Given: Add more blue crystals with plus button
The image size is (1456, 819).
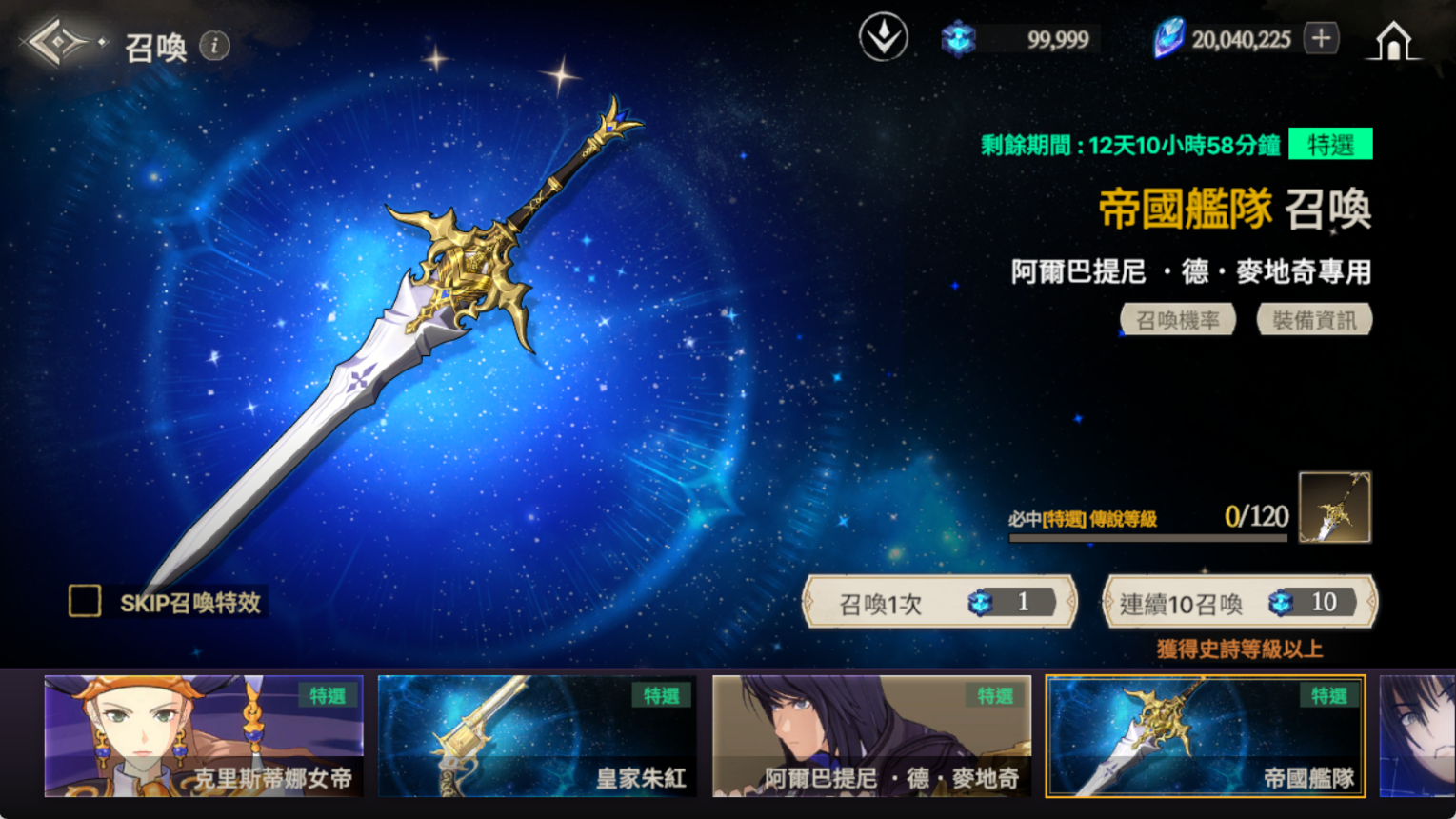Looking at the screenshot, I should (1321, 39).
